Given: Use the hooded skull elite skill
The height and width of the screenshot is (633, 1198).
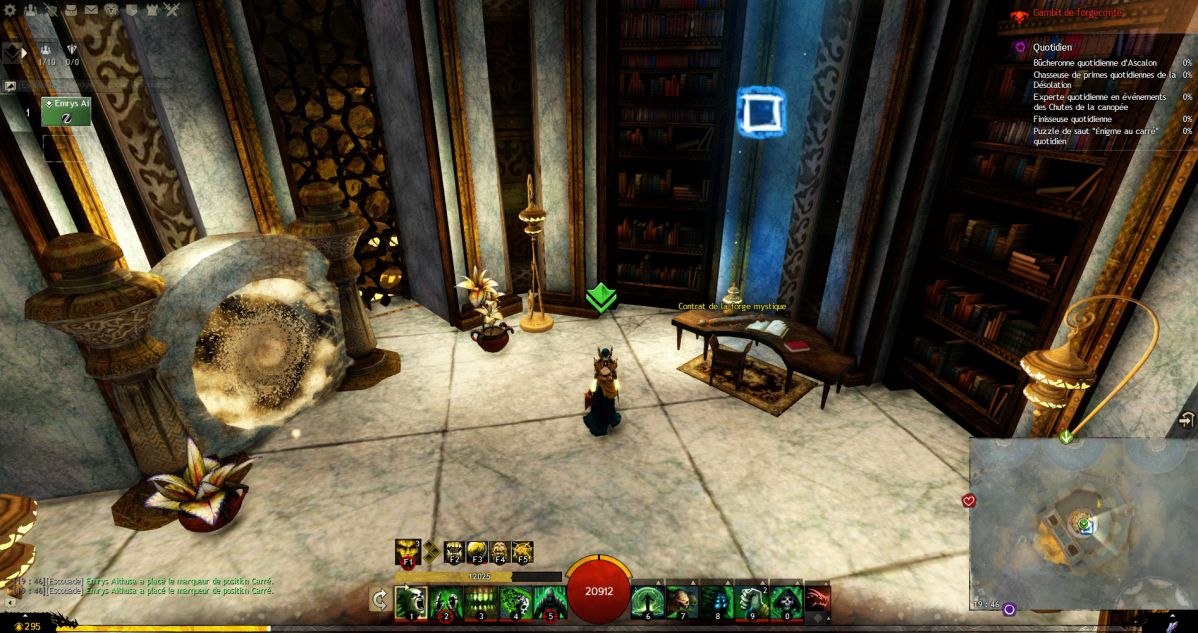Looking at the screenshot, I should (x=785, y=602).
